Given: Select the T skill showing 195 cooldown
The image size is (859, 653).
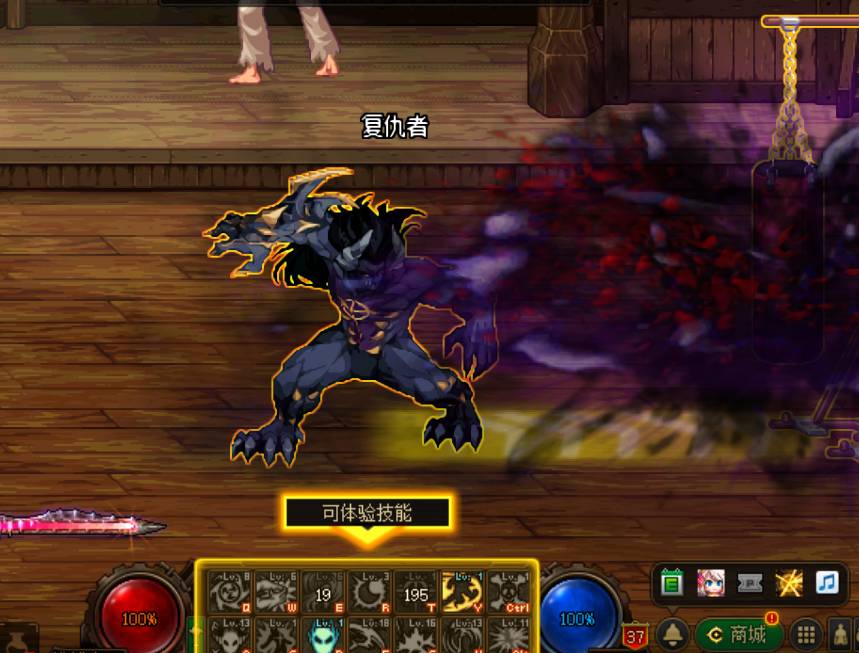Looking at the screenshot, I should point(416,593).
